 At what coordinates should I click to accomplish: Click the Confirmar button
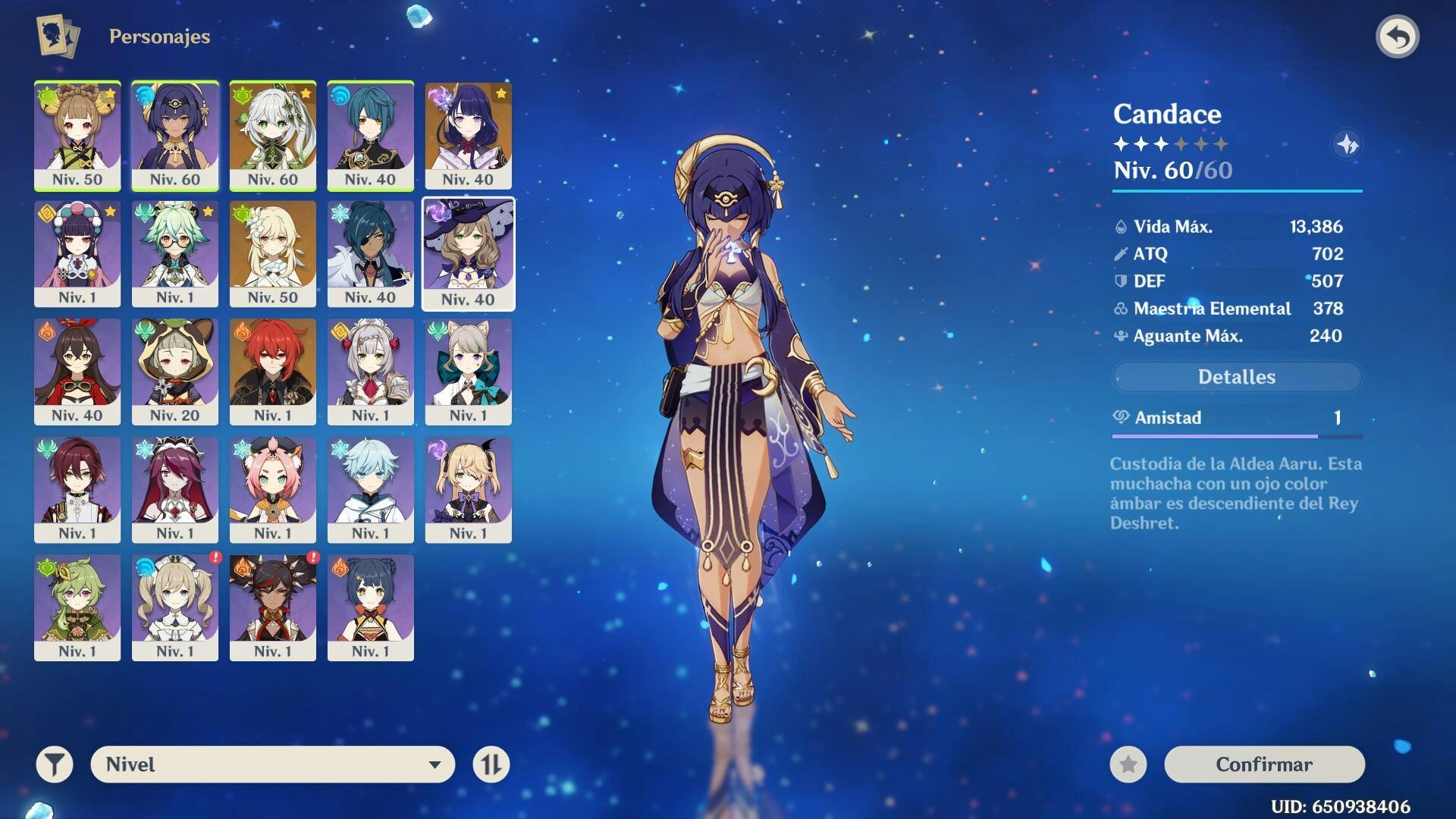(1264, 764)
